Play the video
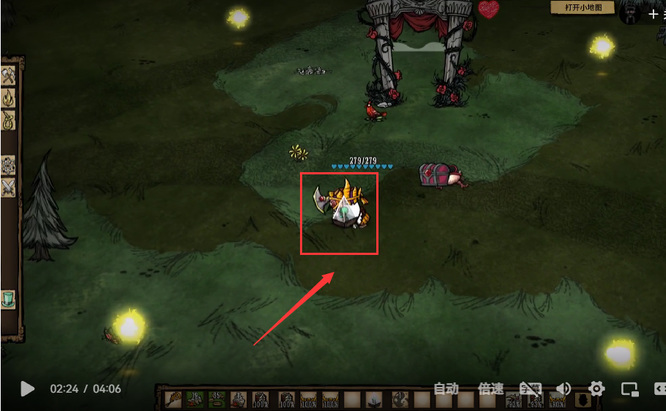This screenshot has width=666, height=411. (x=28, y=389)
